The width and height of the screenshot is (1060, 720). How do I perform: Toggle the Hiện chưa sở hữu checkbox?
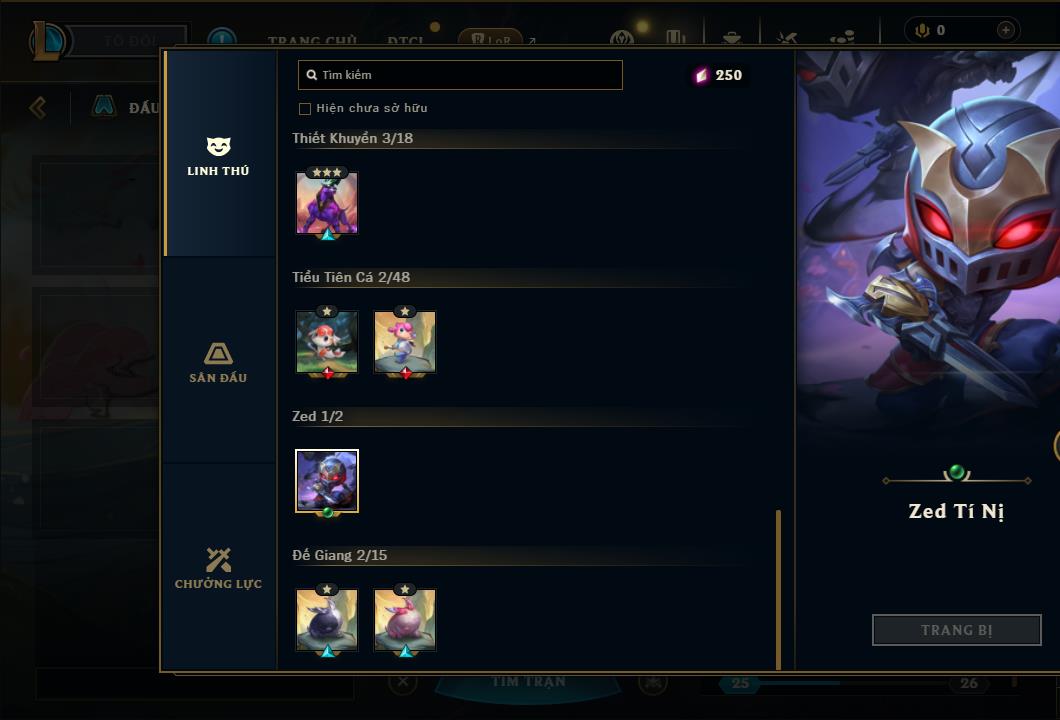pos(305,108)
